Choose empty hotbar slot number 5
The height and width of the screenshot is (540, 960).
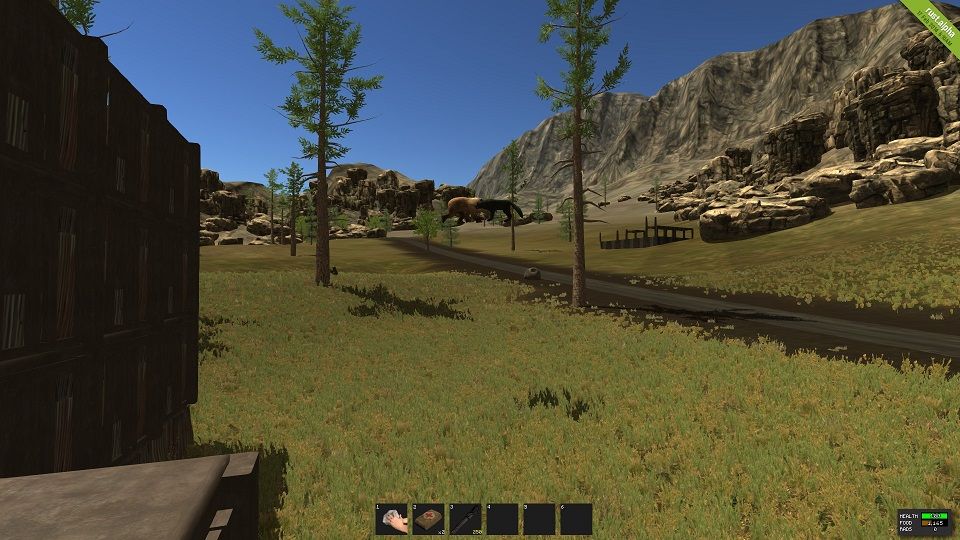(540, 519)
